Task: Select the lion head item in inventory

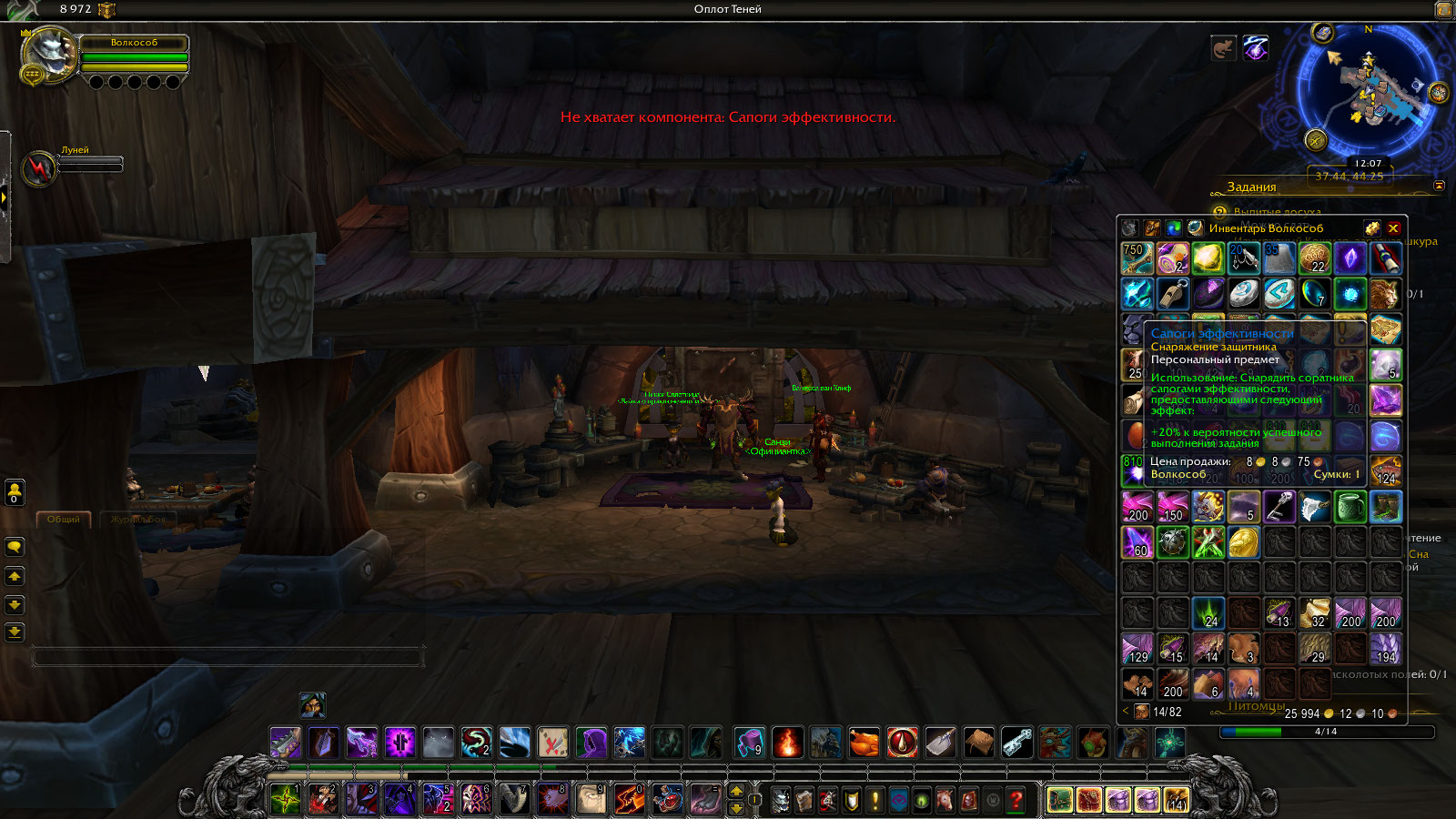Action: point(1385,294)
